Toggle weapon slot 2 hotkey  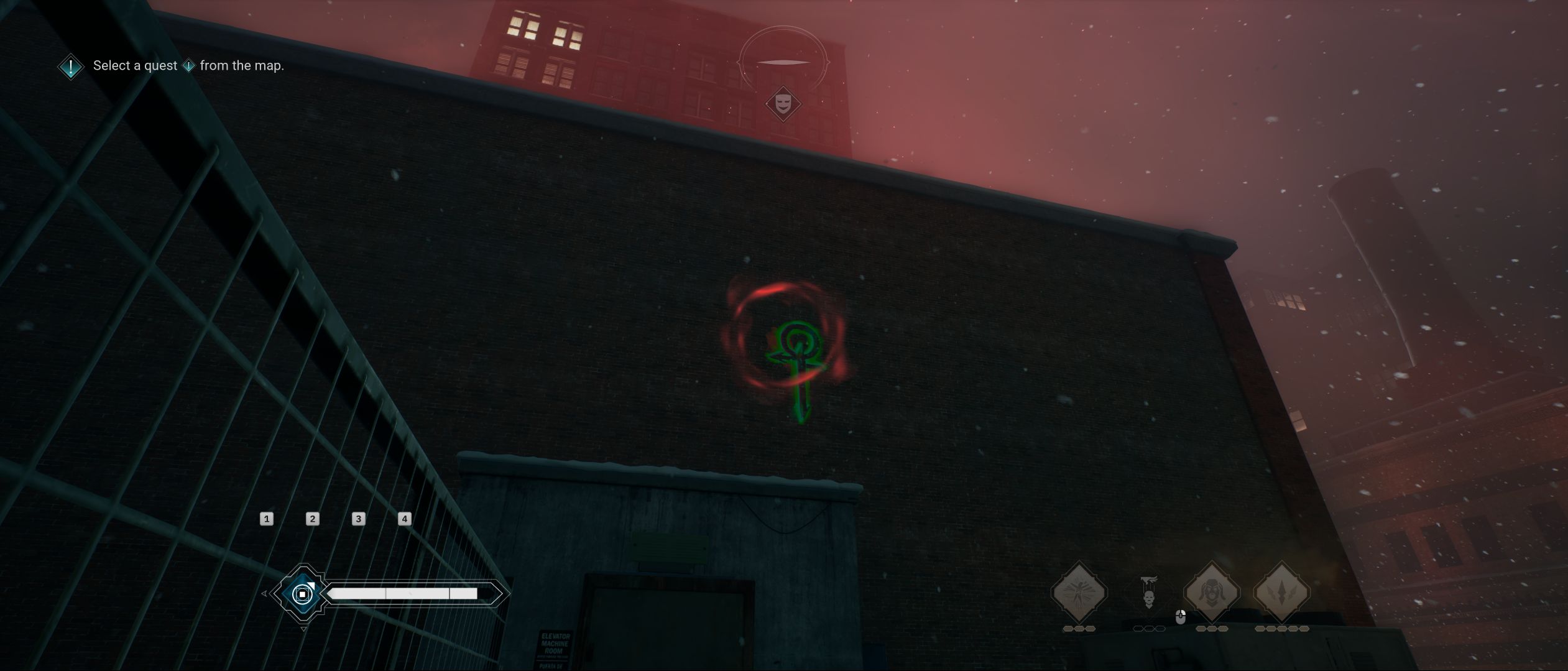tap(313, 519)
